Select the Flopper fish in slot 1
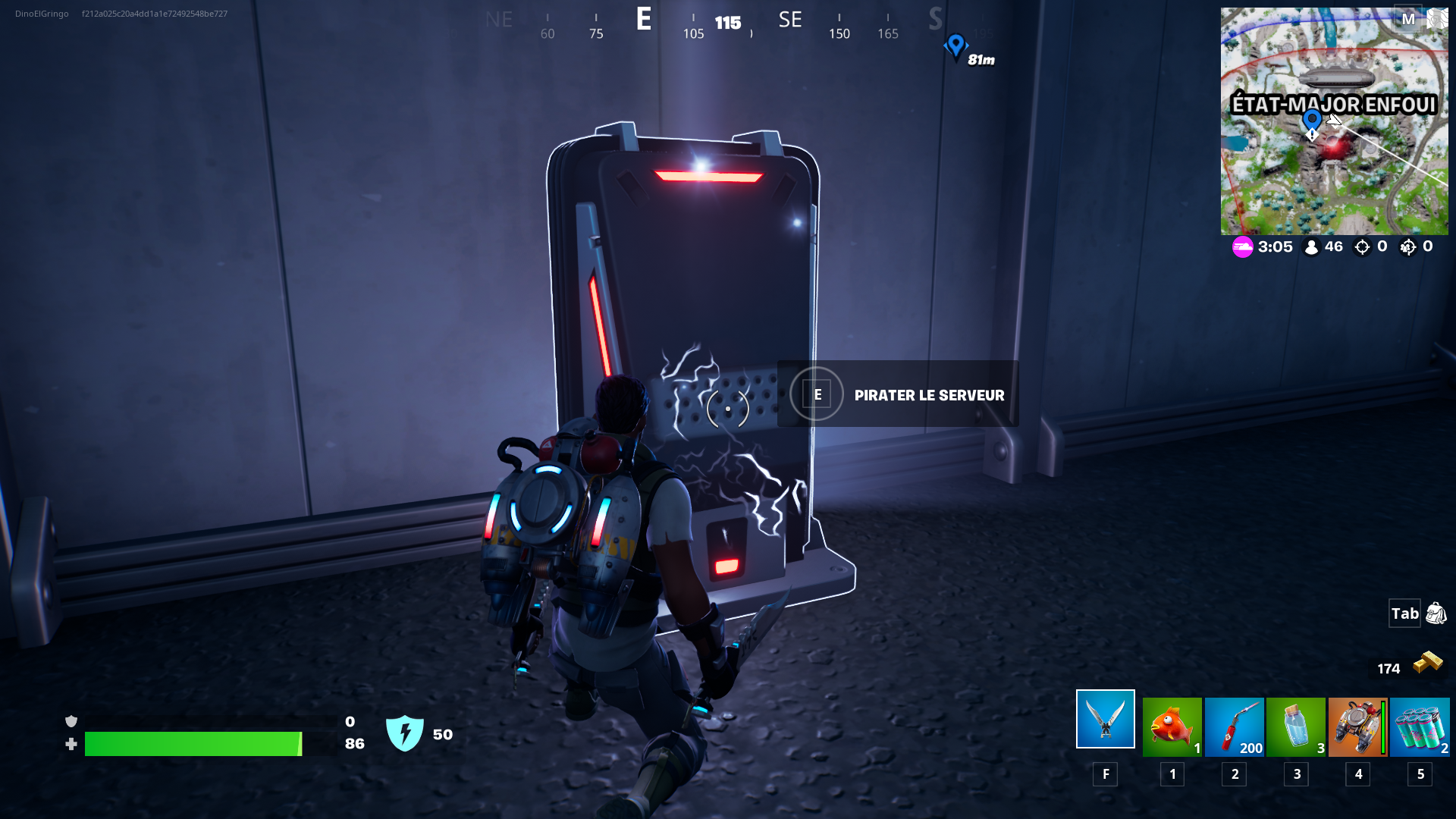 1172,726
